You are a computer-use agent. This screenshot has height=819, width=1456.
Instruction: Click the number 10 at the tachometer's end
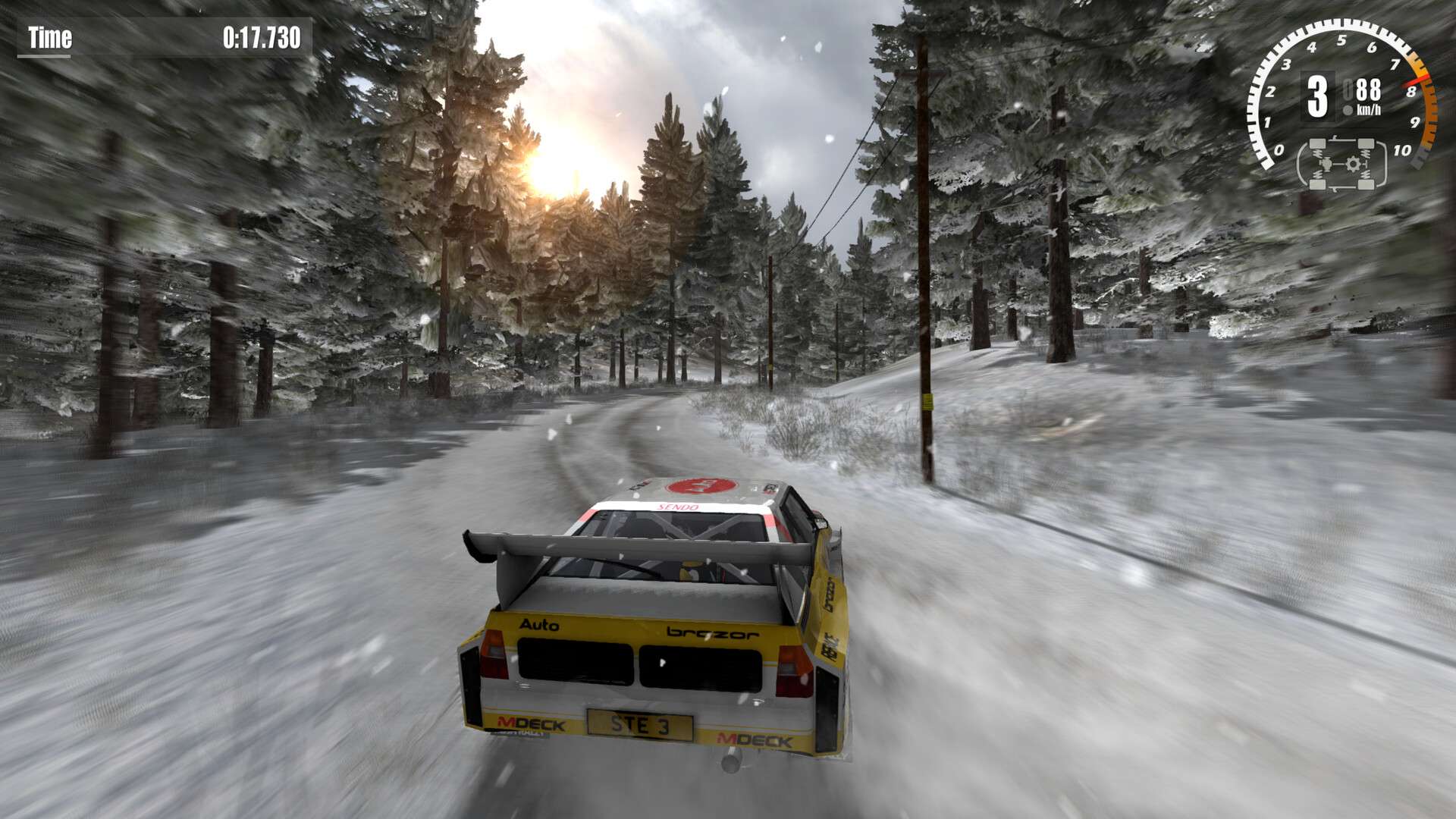[1402, 149]
